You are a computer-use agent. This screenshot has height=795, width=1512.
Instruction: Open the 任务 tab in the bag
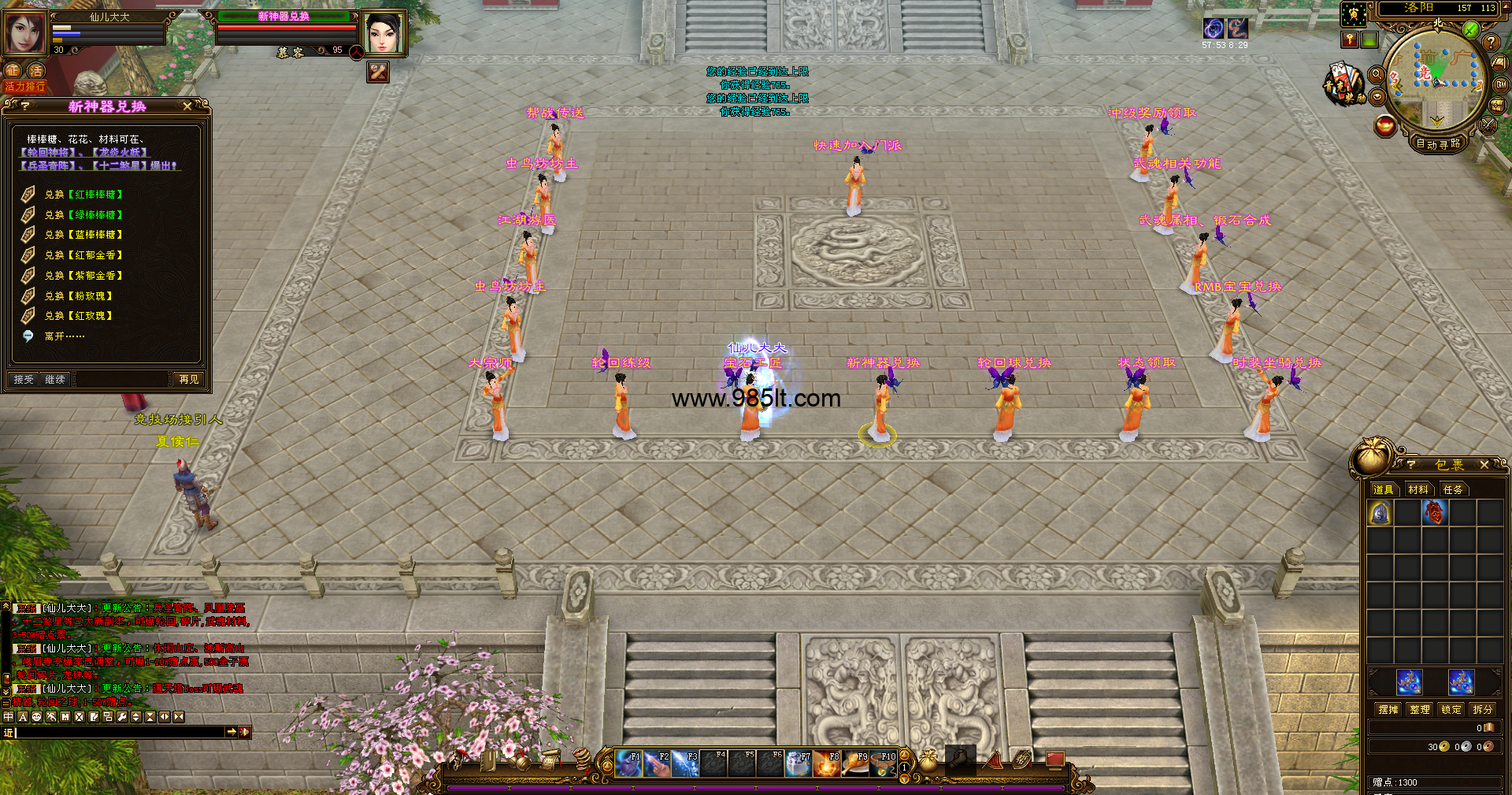(x=1453, y=490)
